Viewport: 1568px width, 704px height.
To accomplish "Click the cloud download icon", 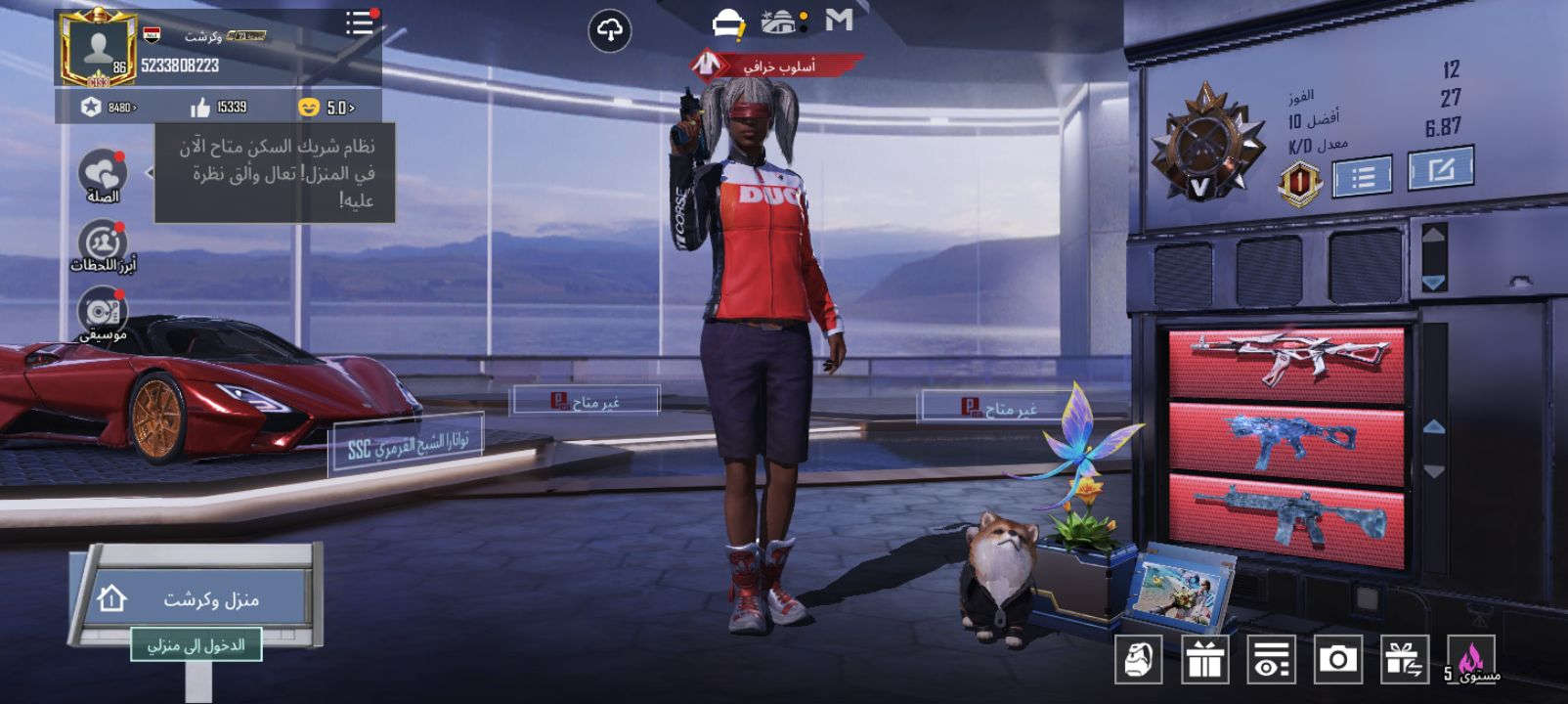I will point(609,31).
